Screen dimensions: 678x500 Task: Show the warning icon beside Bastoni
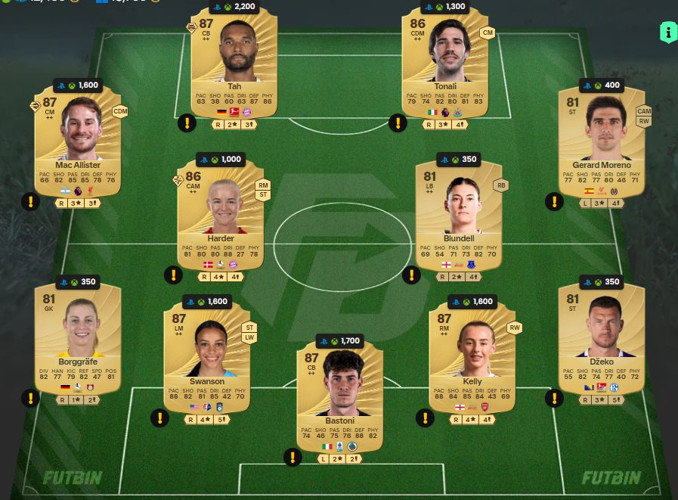(292, 457)
